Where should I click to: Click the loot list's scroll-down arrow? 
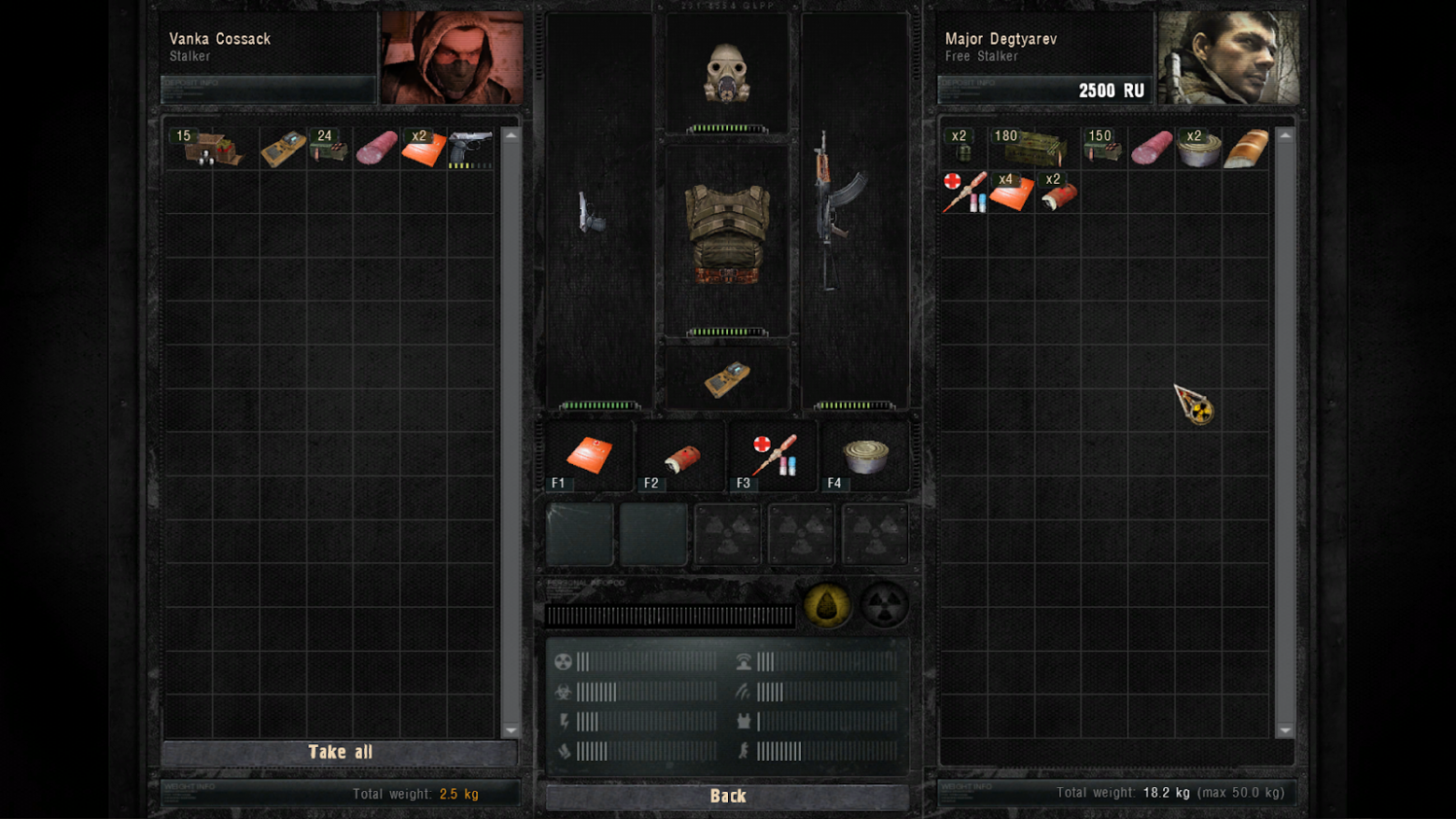[511, 730]
